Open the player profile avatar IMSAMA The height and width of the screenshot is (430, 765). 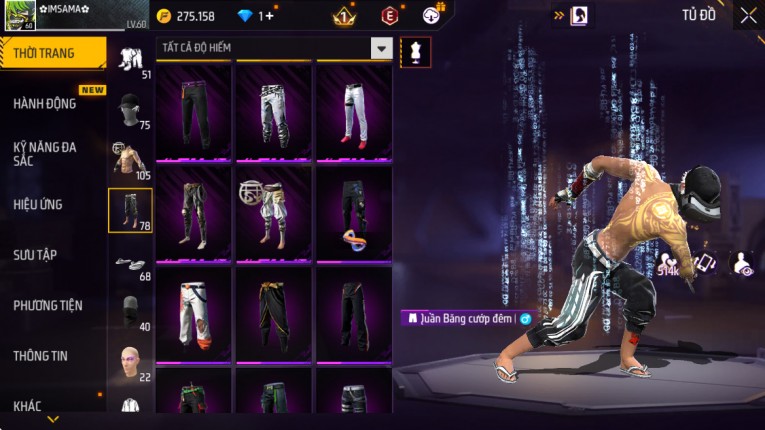(19, 16)
